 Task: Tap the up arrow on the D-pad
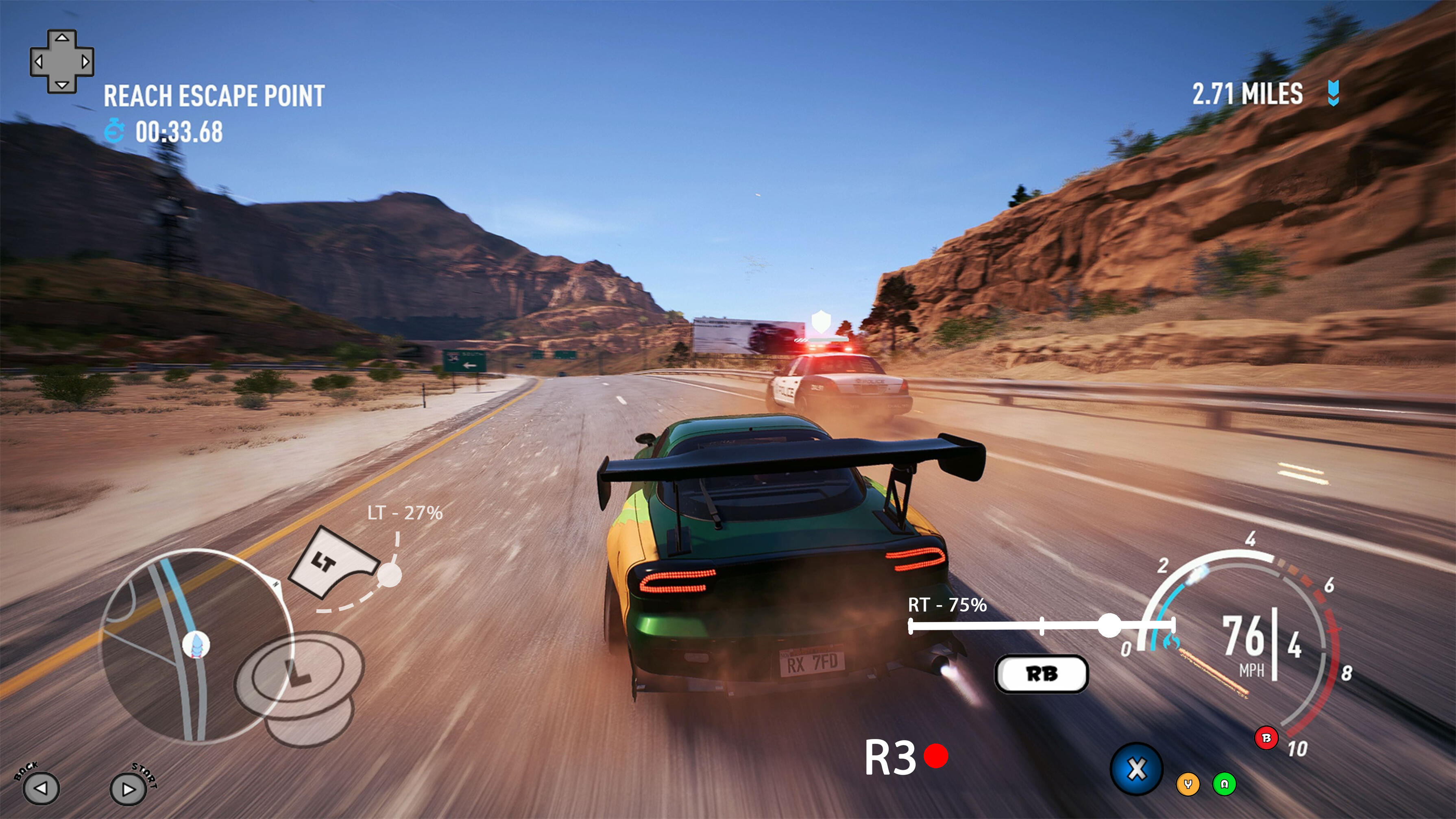click(x=62, y=38)
